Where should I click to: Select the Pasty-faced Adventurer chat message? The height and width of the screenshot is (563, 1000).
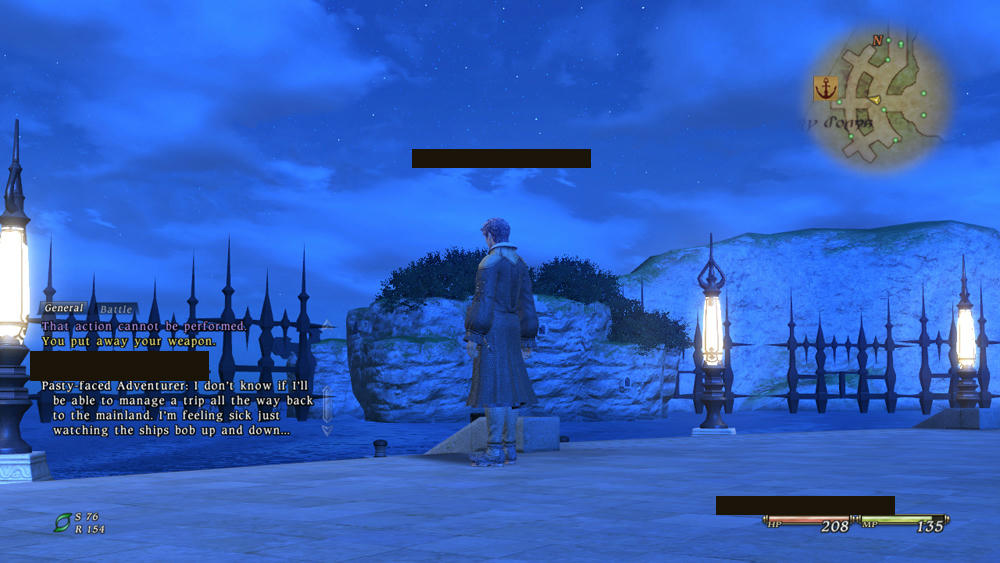point(172,408)
